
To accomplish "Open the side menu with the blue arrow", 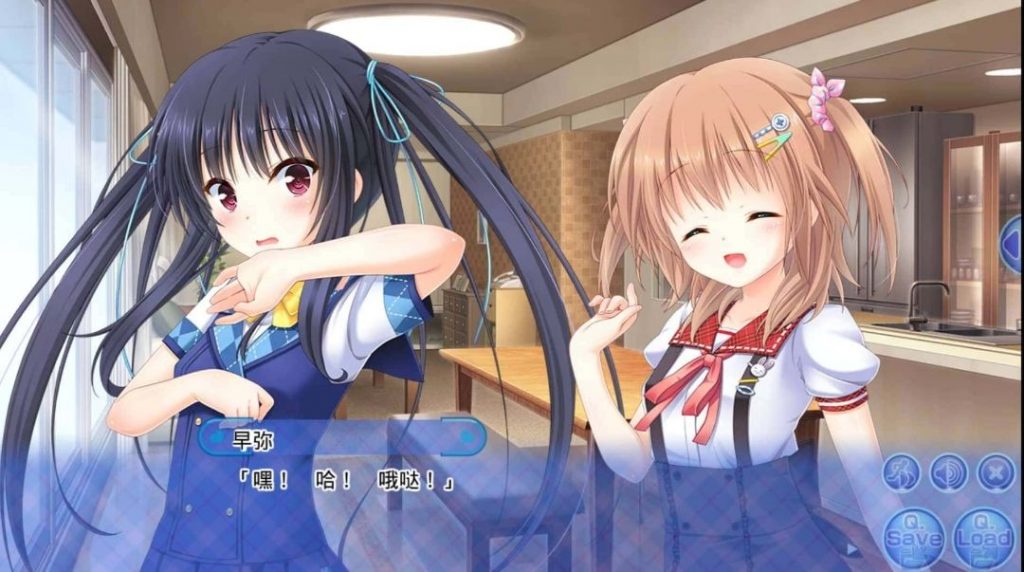I will pos(1012,244).
